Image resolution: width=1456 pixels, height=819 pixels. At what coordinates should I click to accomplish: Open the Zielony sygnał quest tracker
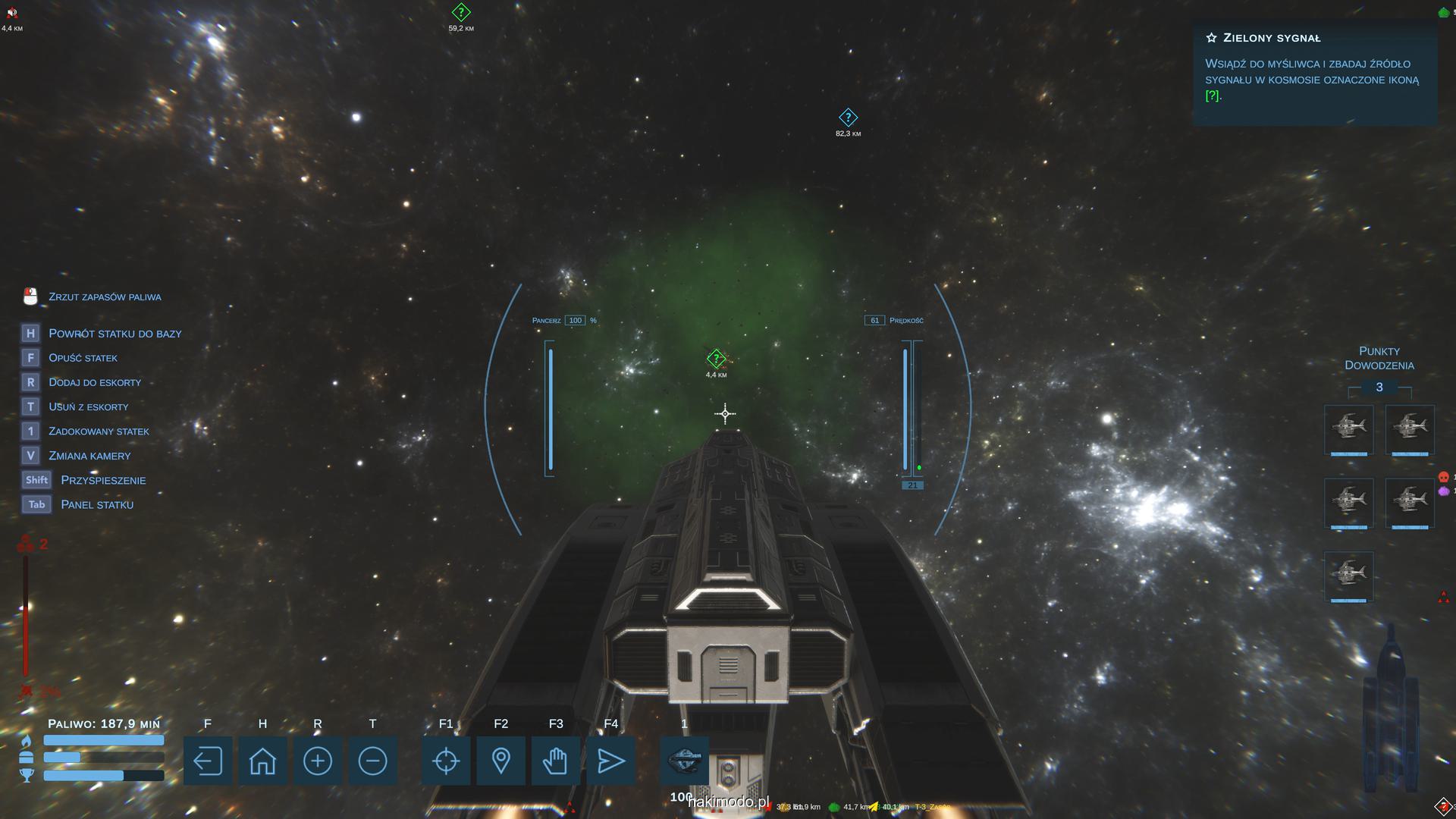(1313, 68)
